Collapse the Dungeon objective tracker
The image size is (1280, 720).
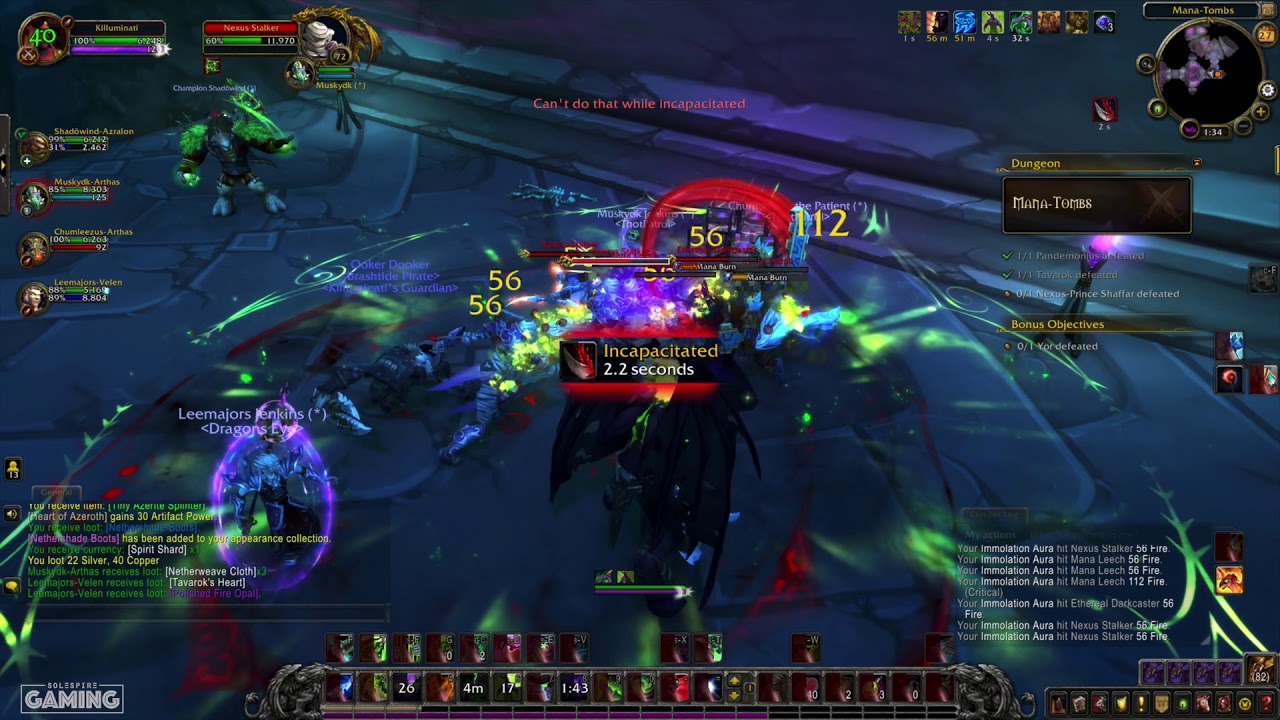click(1196, 163)
